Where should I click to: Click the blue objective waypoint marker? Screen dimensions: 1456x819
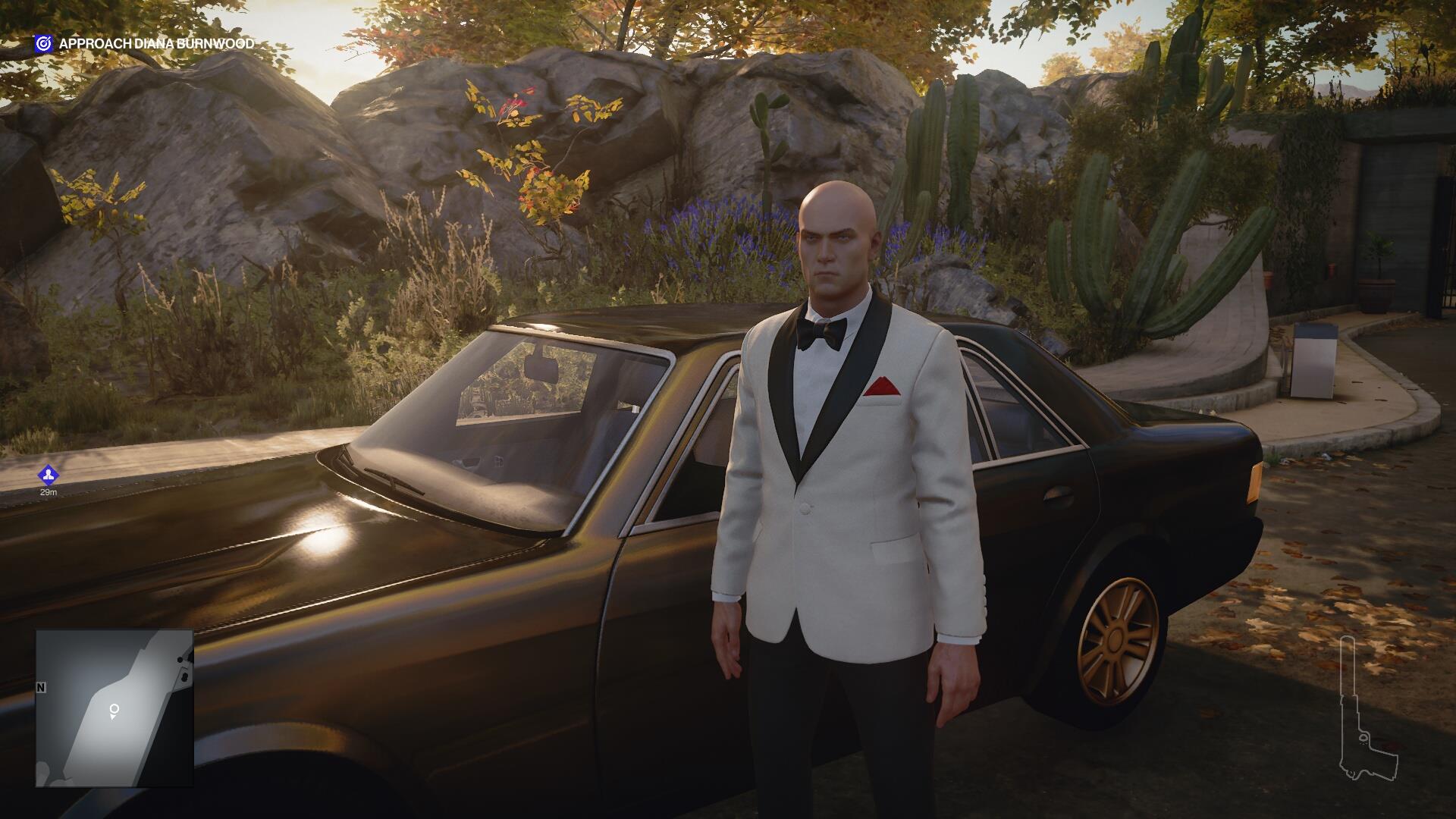49,475
